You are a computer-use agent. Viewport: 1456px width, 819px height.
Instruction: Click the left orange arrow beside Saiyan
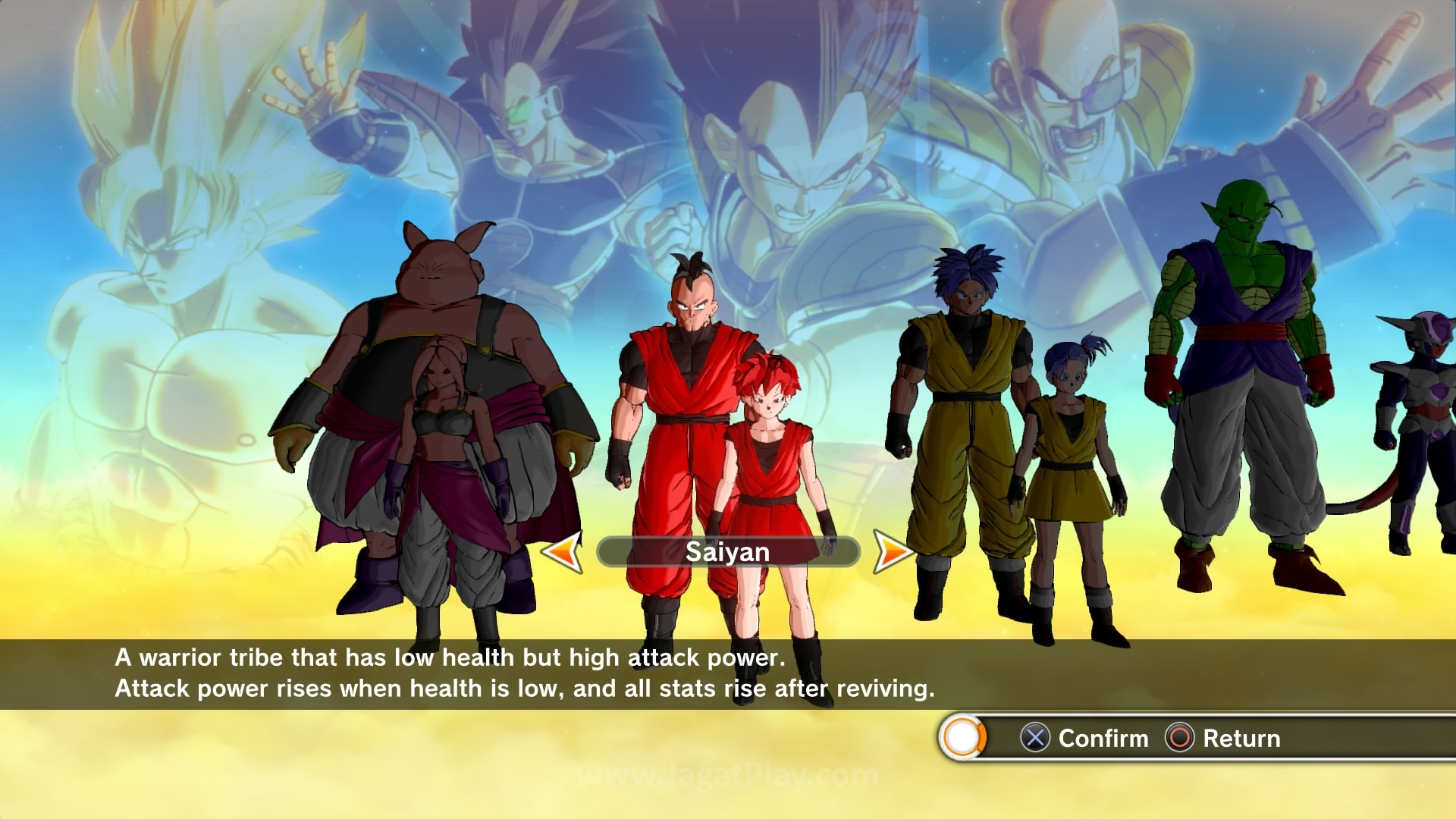click(x=563, y=551)
